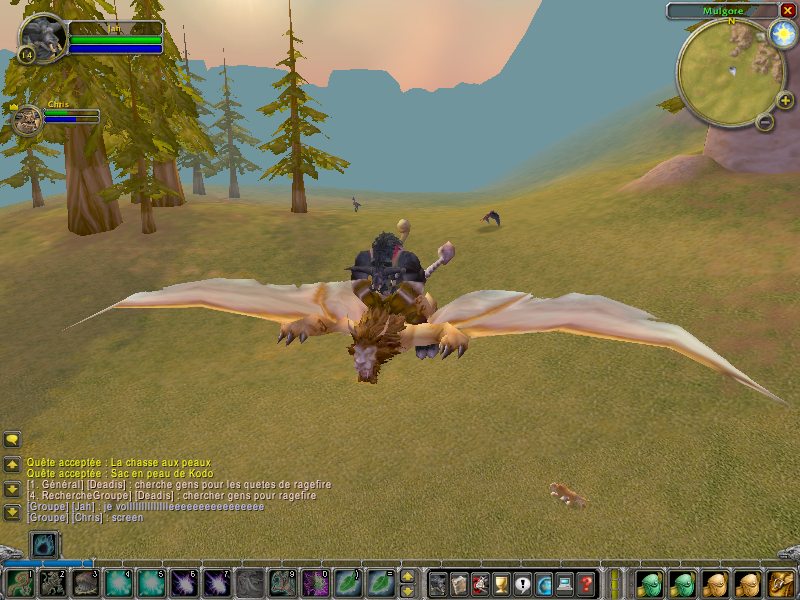Open the world map globe icon
Viewport: 800px width, 600px height.
click(x=544, y=583)
